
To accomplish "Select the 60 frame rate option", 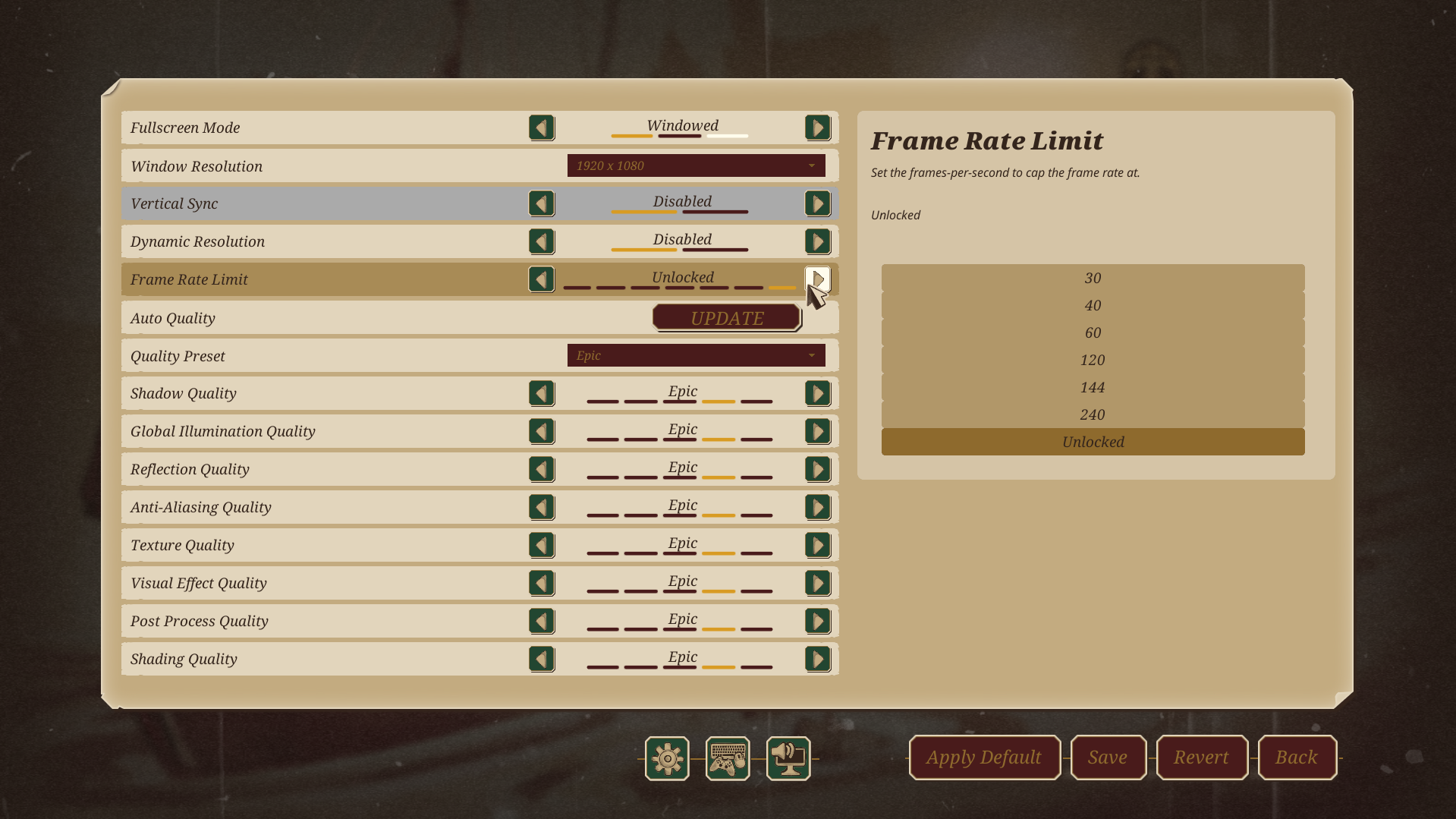I will 1092,332.
